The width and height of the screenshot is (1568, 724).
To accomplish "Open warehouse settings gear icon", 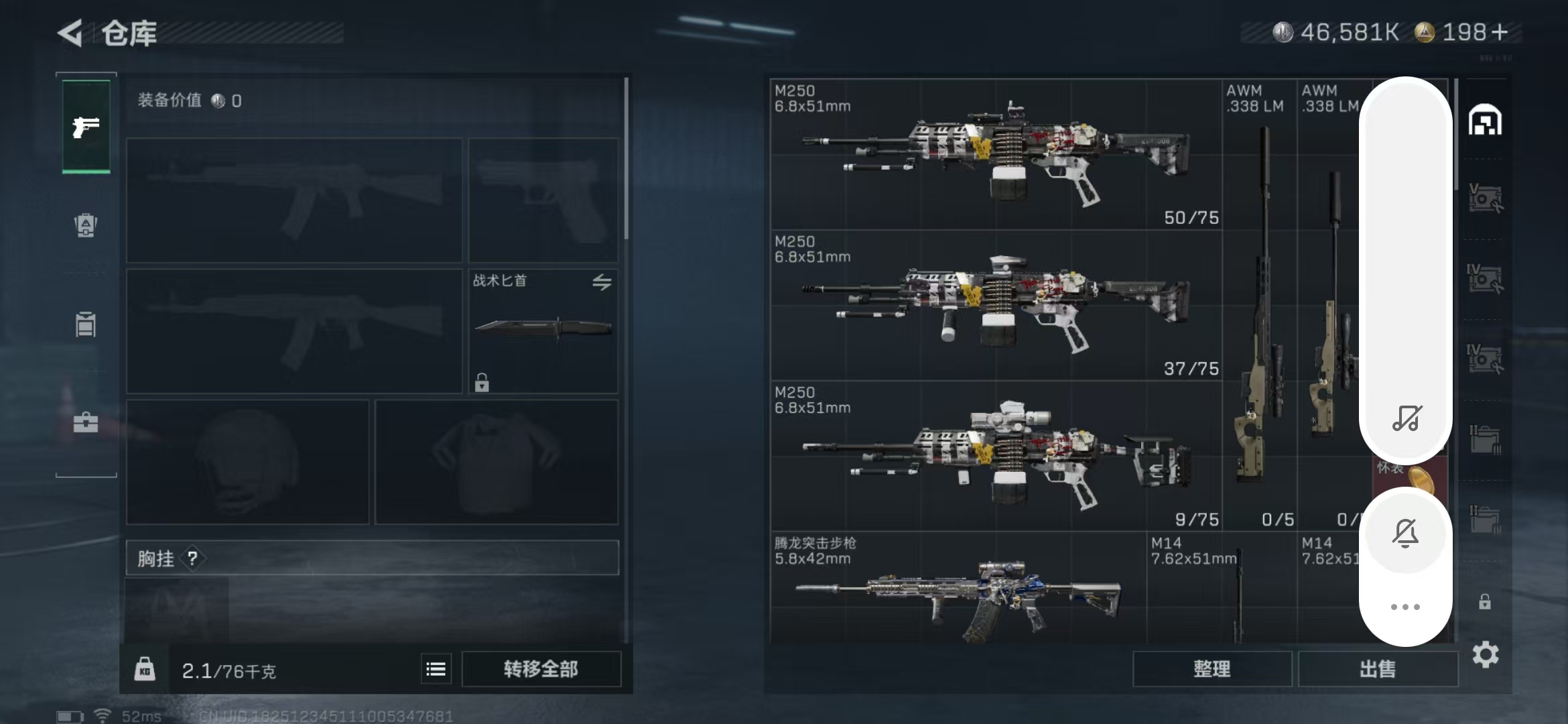I will click(1485, 654).
